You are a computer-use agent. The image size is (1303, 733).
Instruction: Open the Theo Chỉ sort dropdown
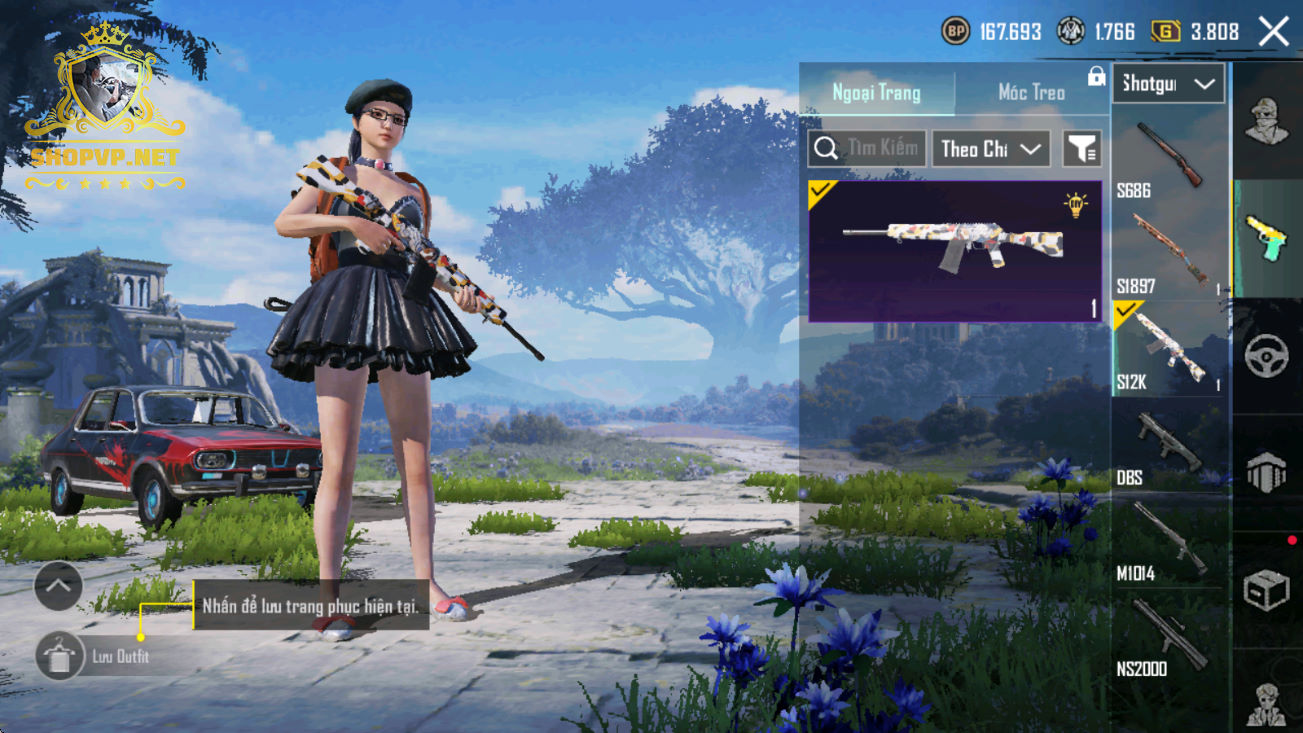(x=991, y=149)
